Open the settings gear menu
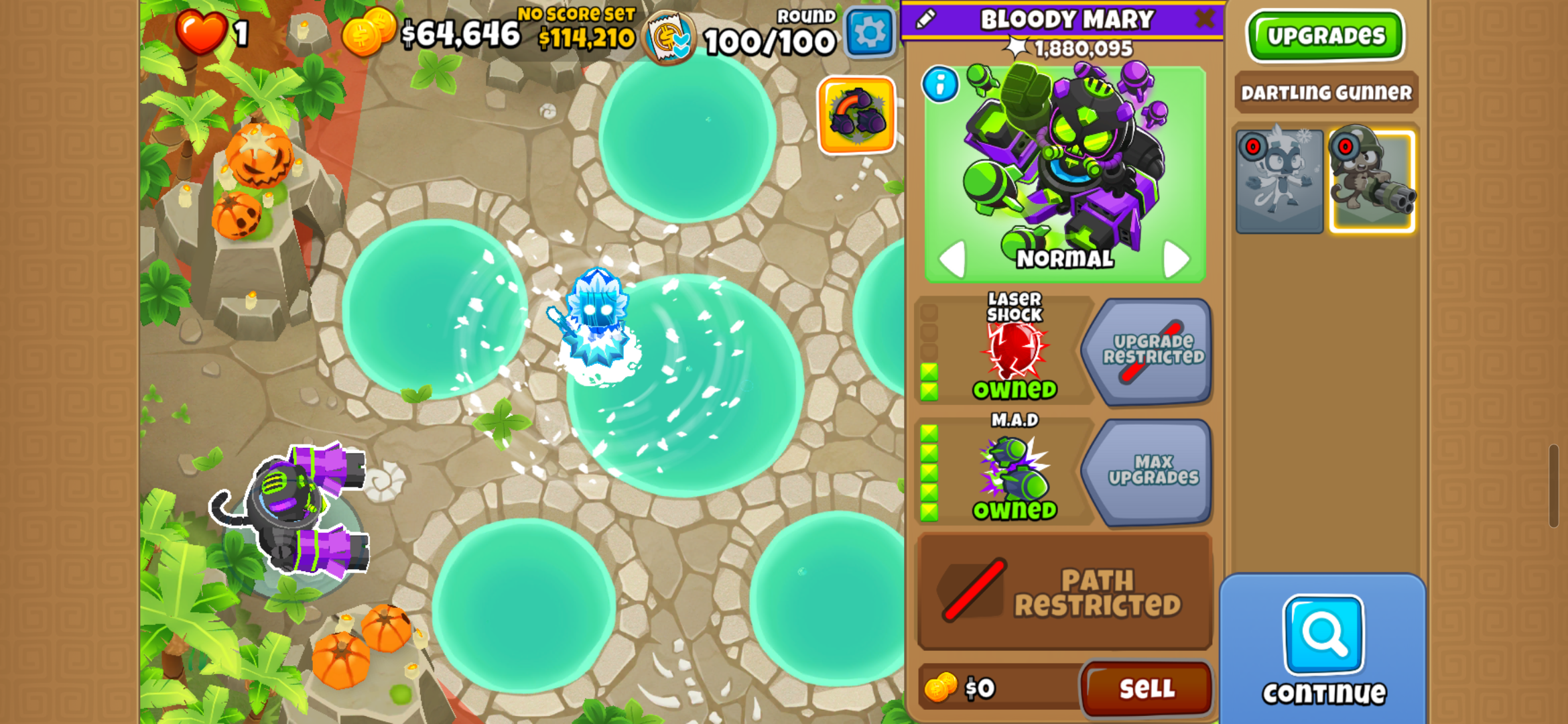The width and height of the screenshot is (1568, 724). tap(870, 32)
